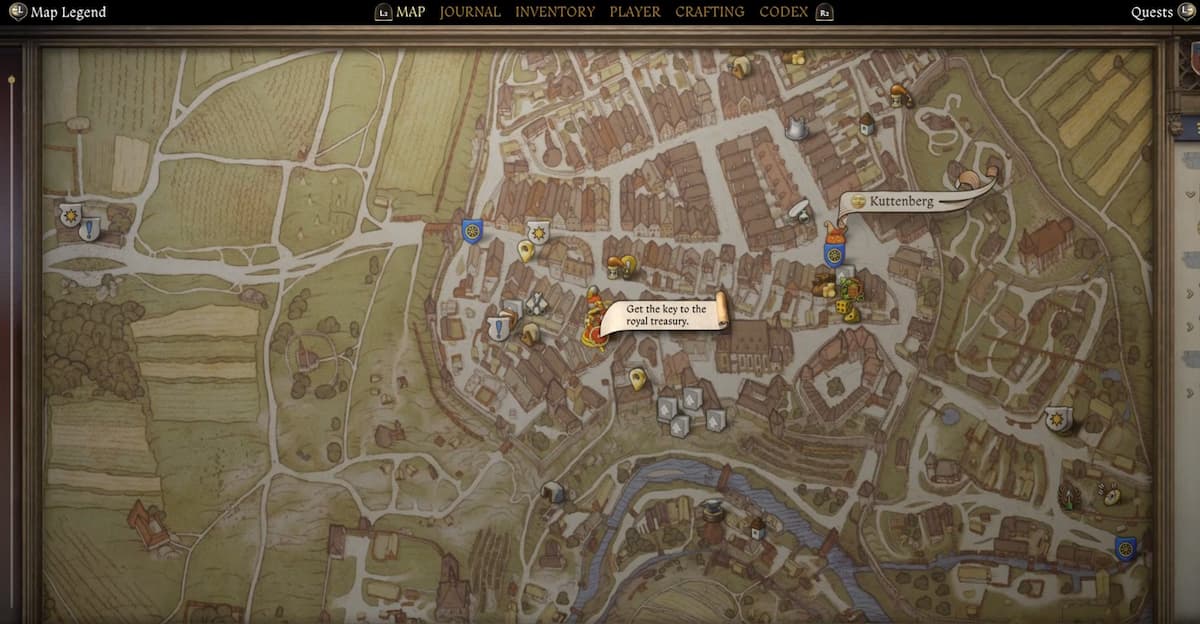Switch to the Journal tab
This screenshot has height=624, width=1200.
(x=470, y=12)
